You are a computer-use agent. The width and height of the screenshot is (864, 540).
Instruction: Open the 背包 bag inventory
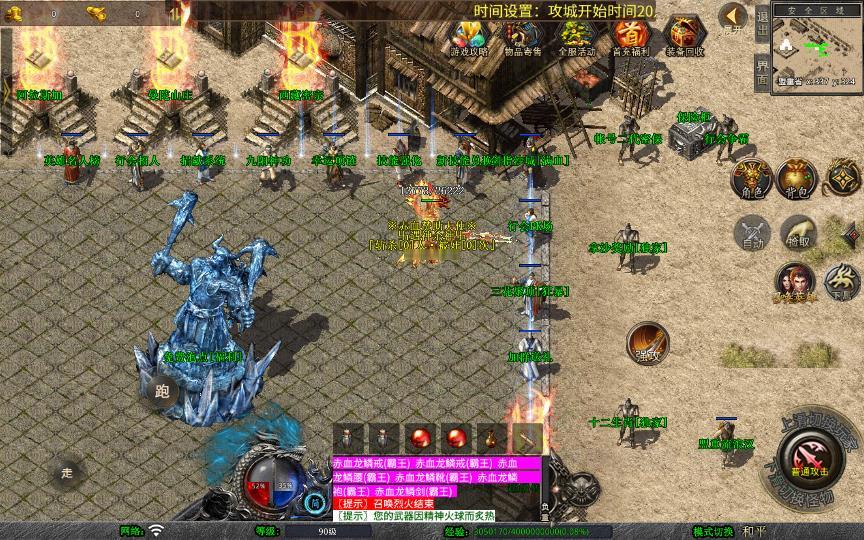point(796,177)
